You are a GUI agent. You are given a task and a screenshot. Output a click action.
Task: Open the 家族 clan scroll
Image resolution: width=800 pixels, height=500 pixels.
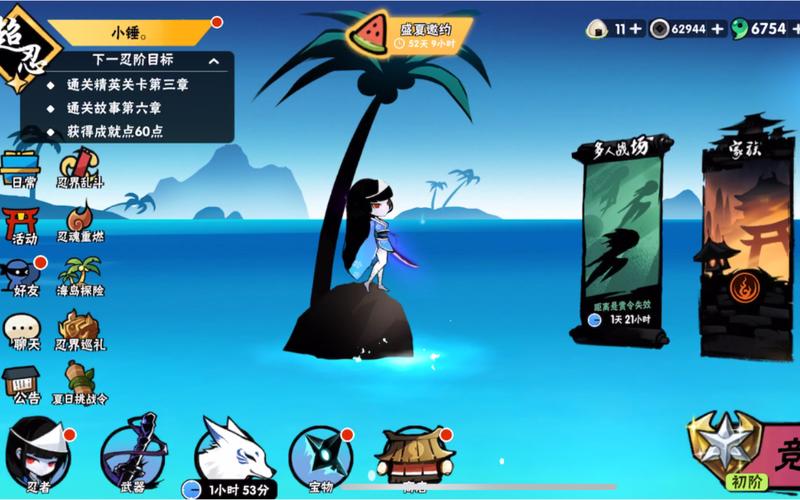(747, 240)
